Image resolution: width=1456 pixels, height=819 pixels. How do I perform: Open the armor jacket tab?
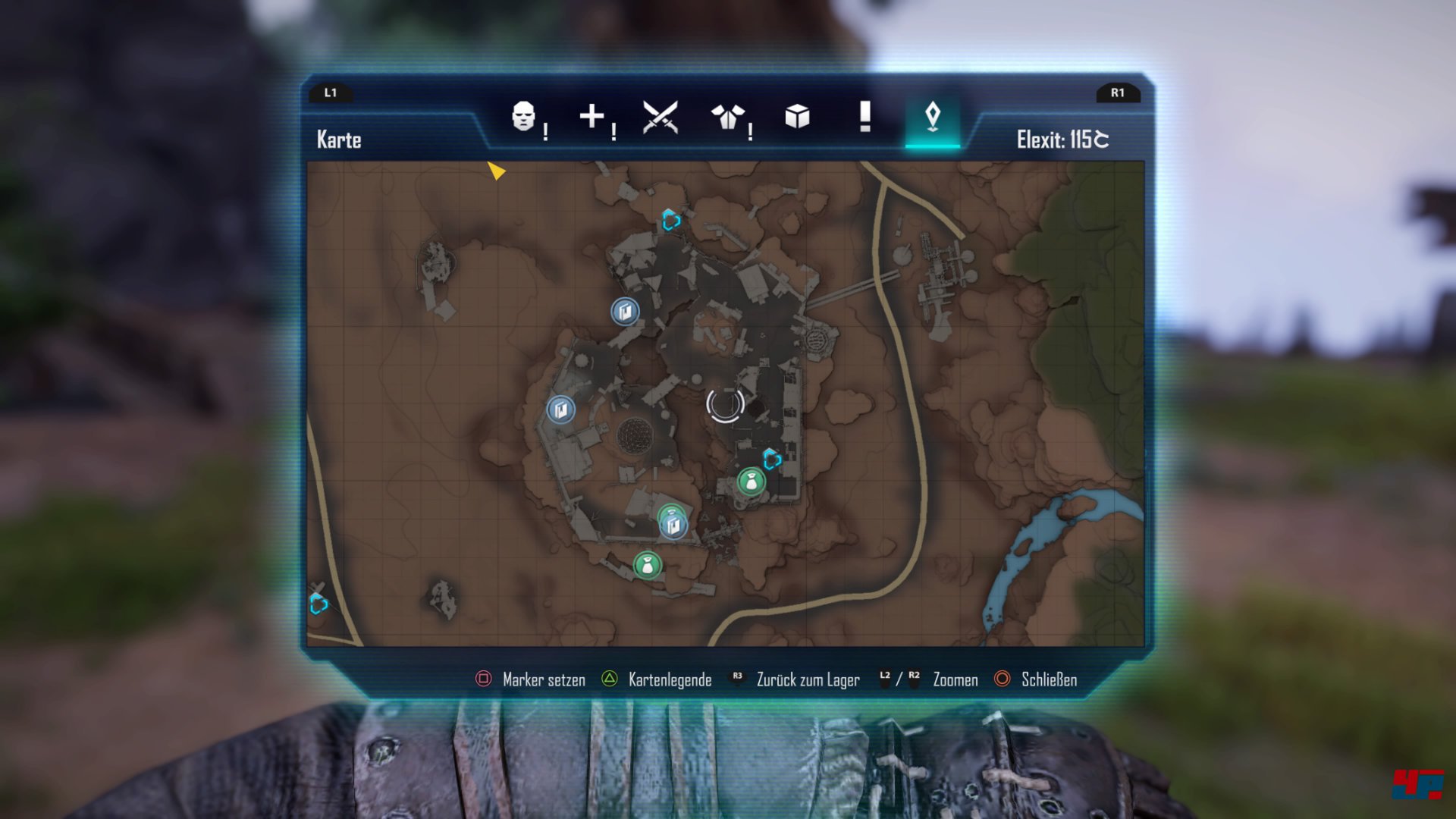728,118
